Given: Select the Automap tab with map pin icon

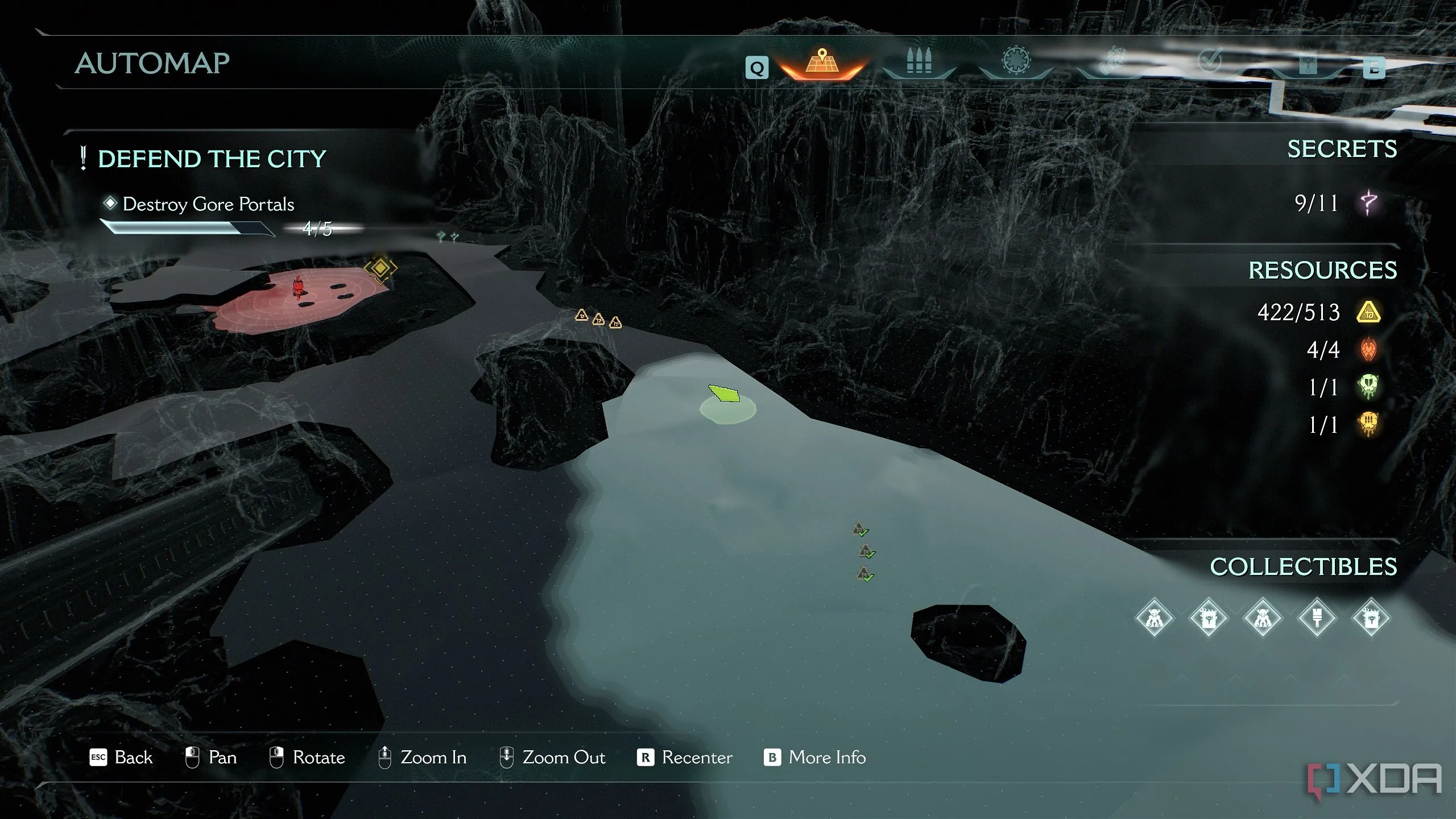Looking at the screenshot, I should (x=822, y=63).
